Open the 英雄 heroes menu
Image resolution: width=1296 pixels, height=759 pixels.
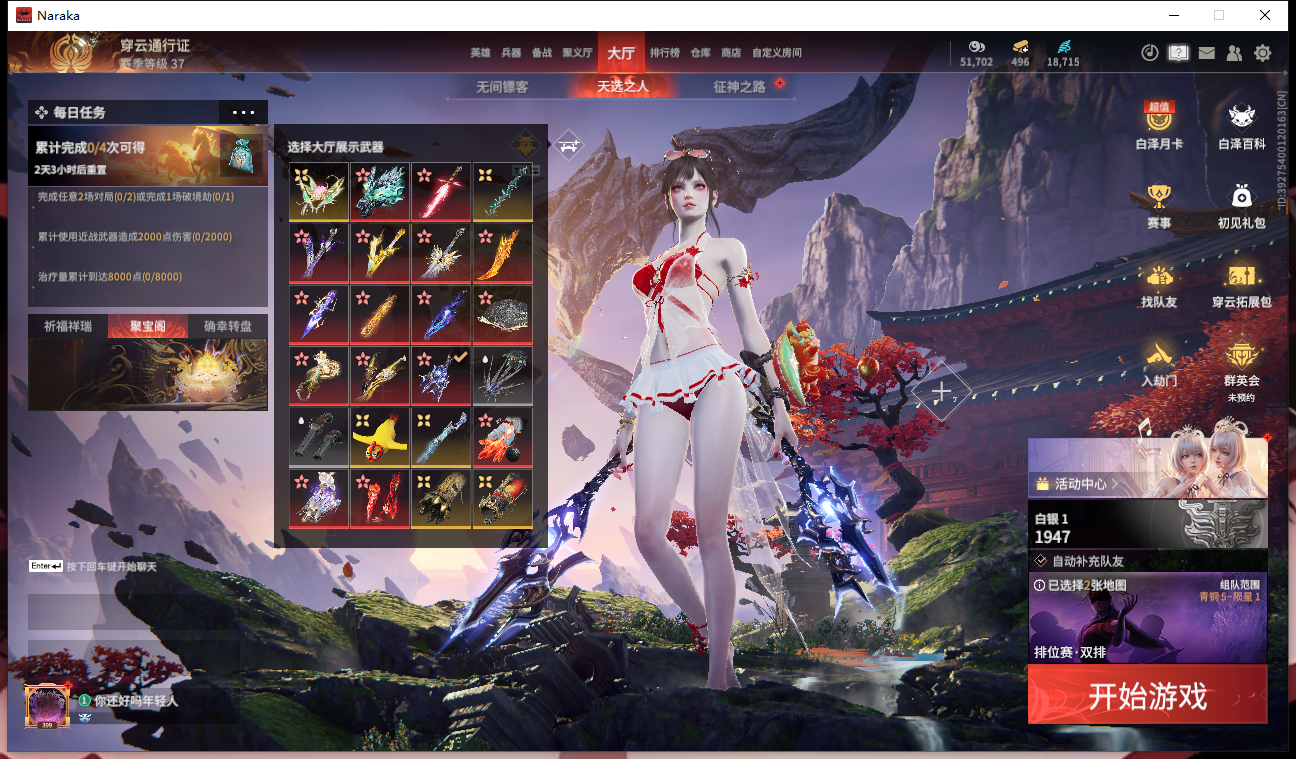(481, 53)
